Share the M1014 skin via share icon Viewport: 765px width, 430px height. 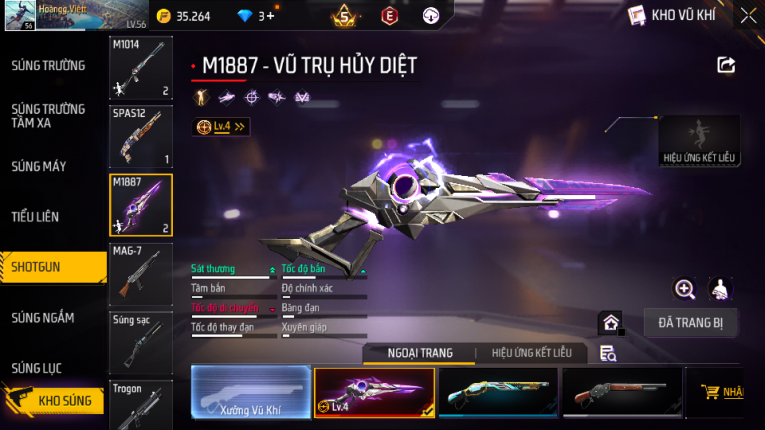click(726, 65)
